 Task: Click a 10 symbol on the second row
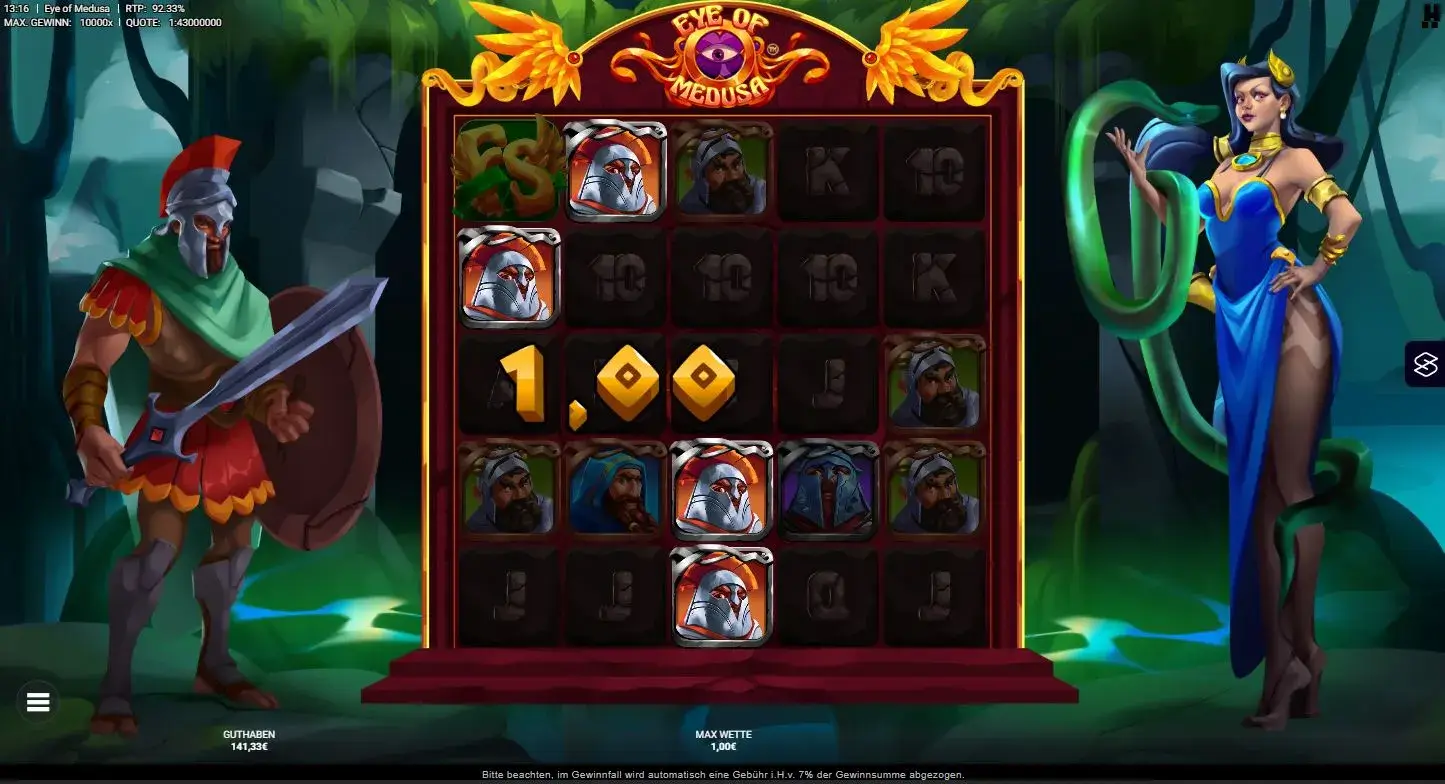(x=613, y=278)
